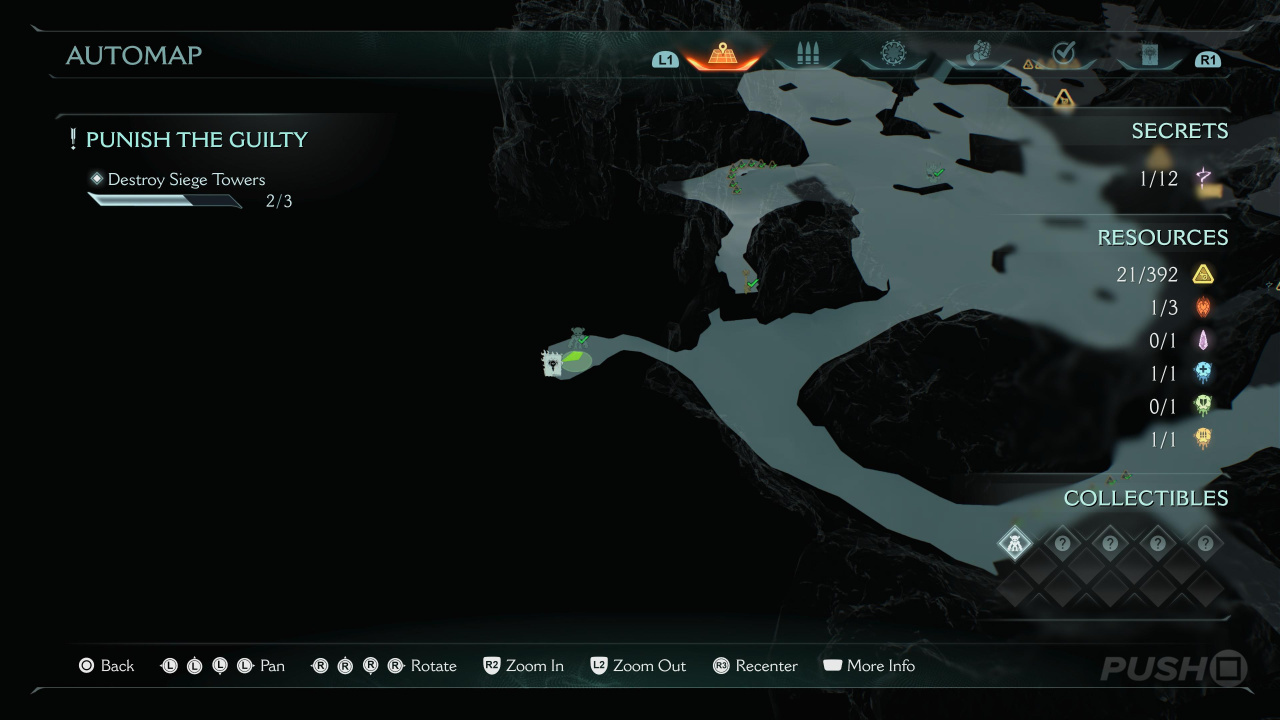
Task: Switch to the ammo bullets tab
Action: [x=807, y=55]
